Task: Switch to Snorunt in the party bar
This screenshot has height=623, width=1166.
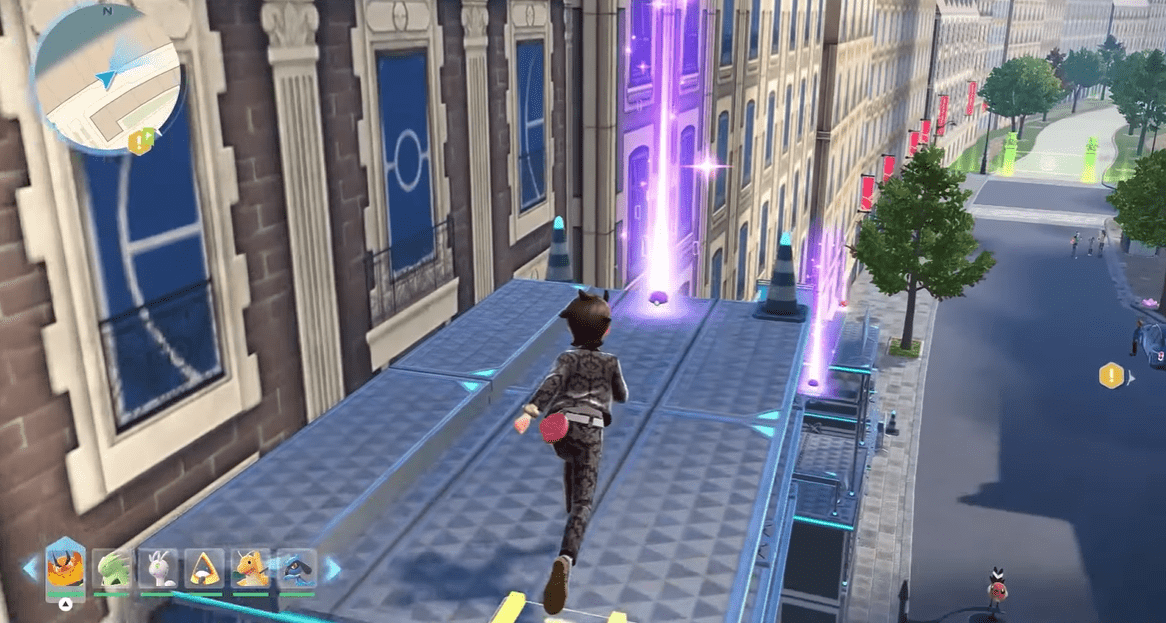Action: click(x=205, y=568)
